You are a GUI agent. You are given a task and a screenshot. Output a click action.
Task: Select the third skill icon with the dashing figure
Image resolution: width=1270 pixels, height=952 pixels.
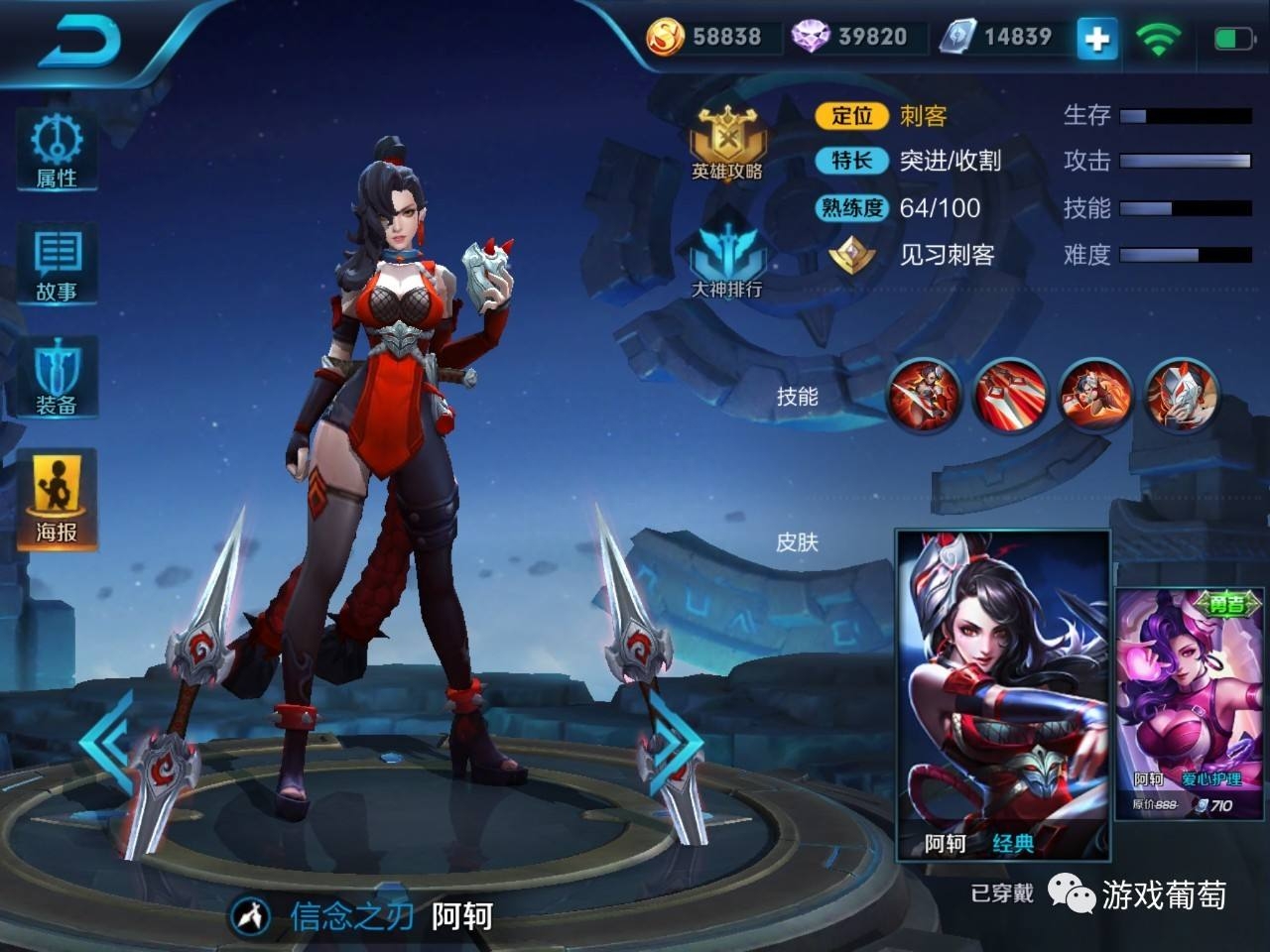[x=1095, y=395]
